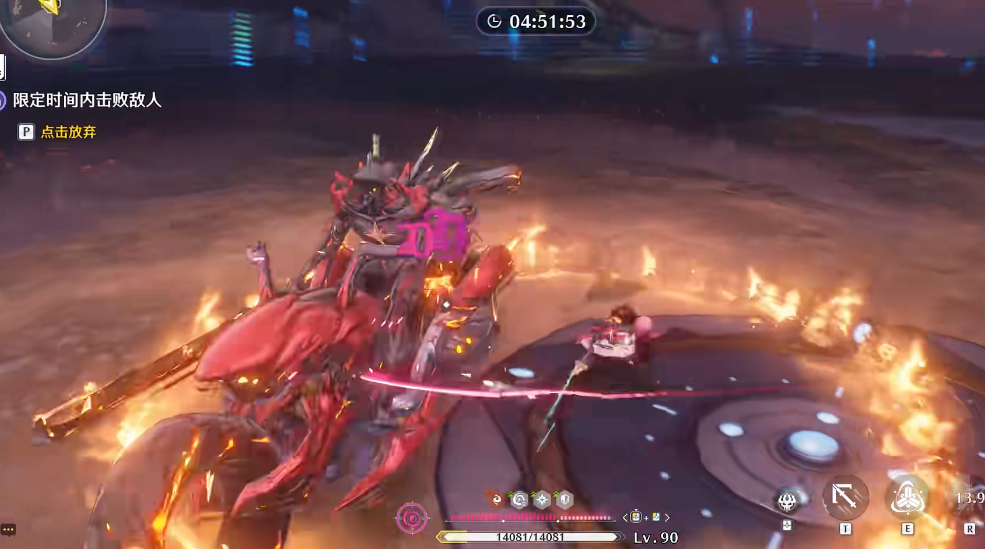Viewport: 985px width, 549px height.
Task: Select the 限定时间内击败敌人 objective tracker
Action: (86, 100)
